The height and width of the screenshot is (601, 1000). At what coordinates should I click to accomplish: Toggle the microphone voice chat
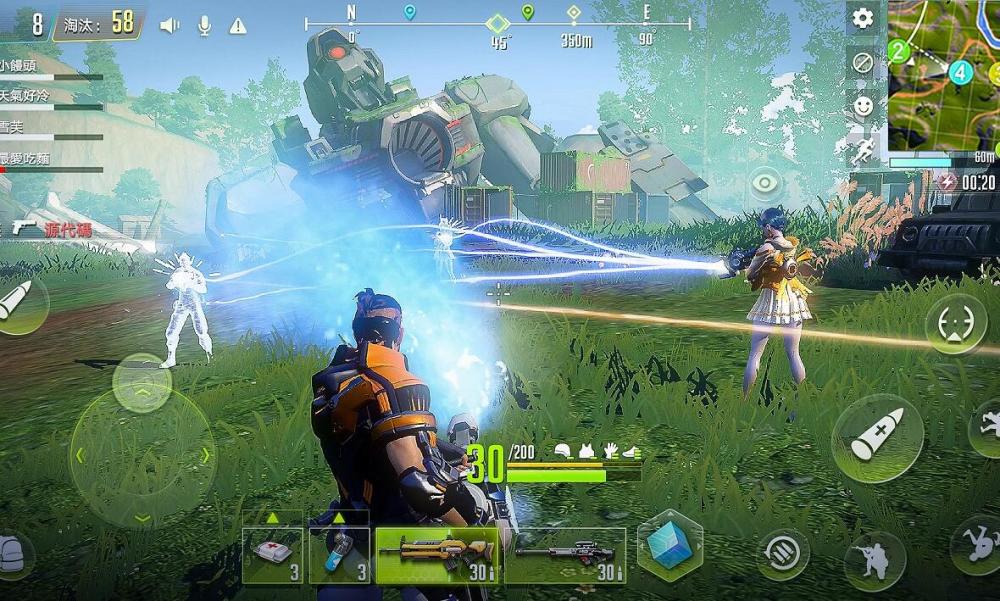point(204,25)
